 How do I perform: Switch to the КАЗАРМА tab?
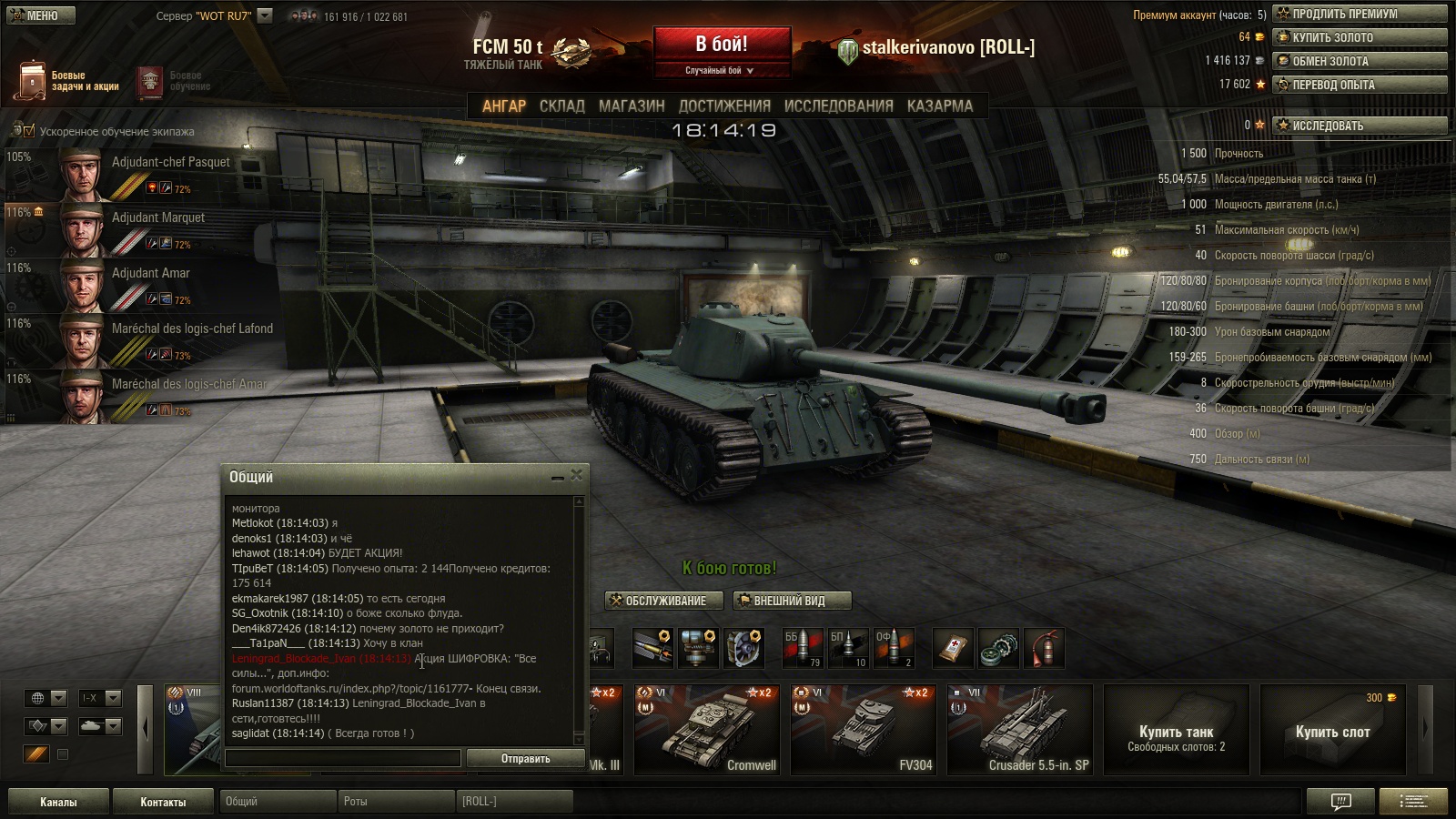pos(939,106)
